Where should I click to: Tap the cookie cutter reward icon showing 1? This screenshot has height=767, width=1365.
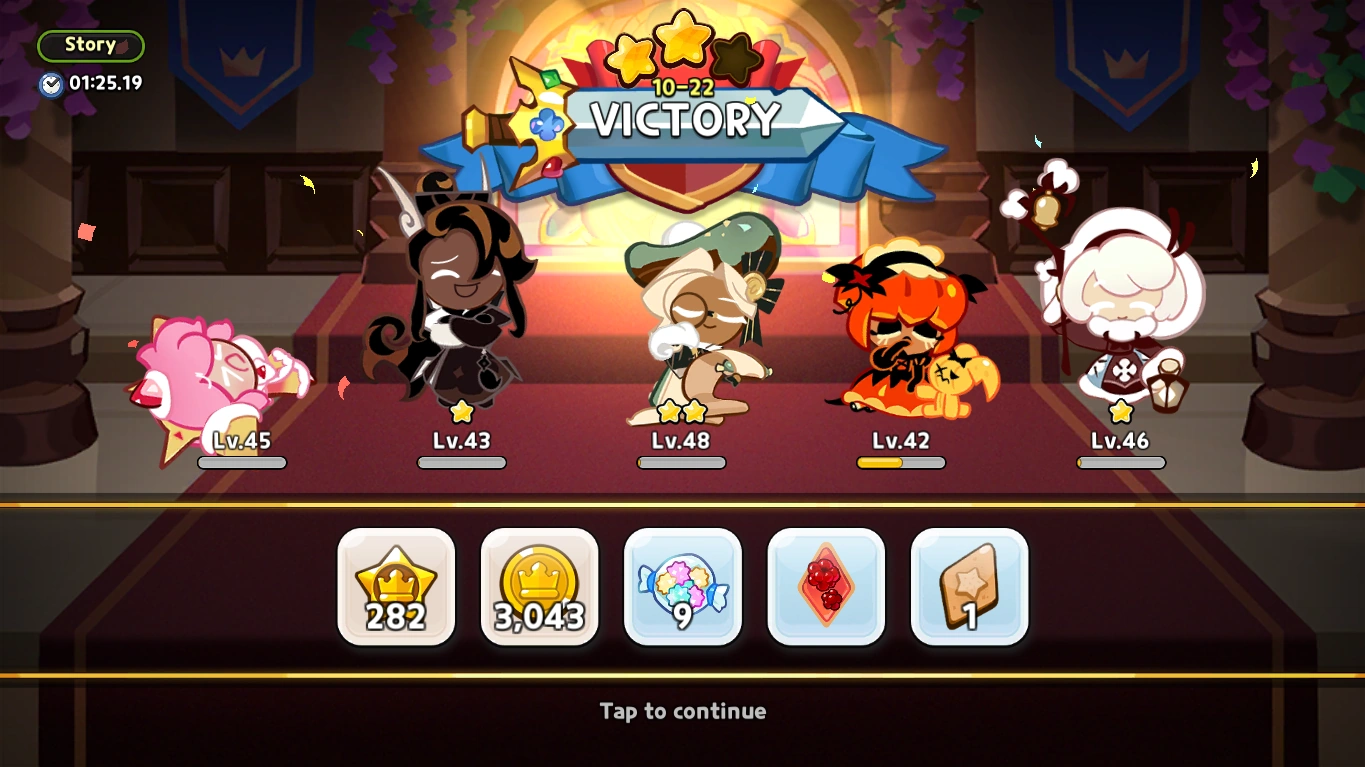(x=968, y=586)
